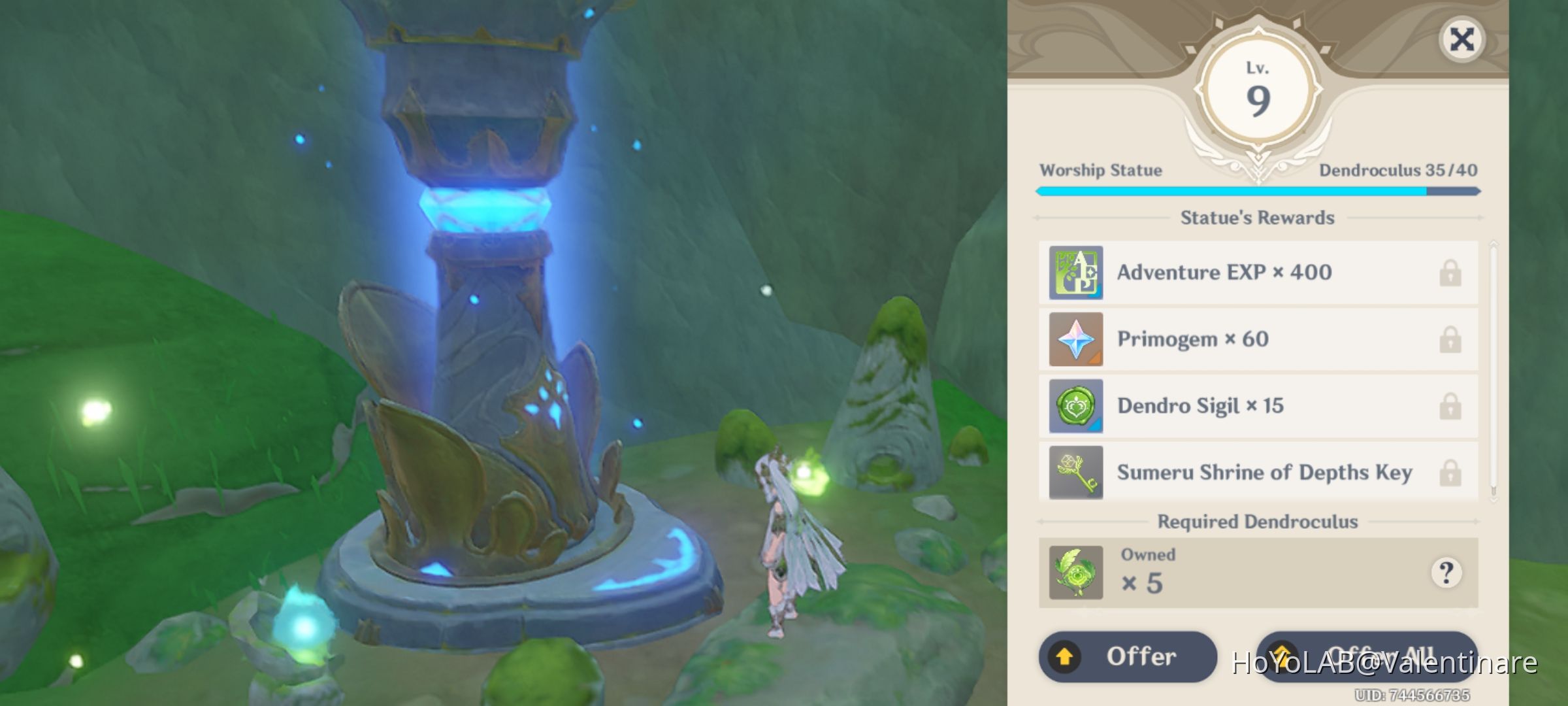
Task: Toggle the lock on Dendro Sigil reward
Action: click(x=1450, y=406)
